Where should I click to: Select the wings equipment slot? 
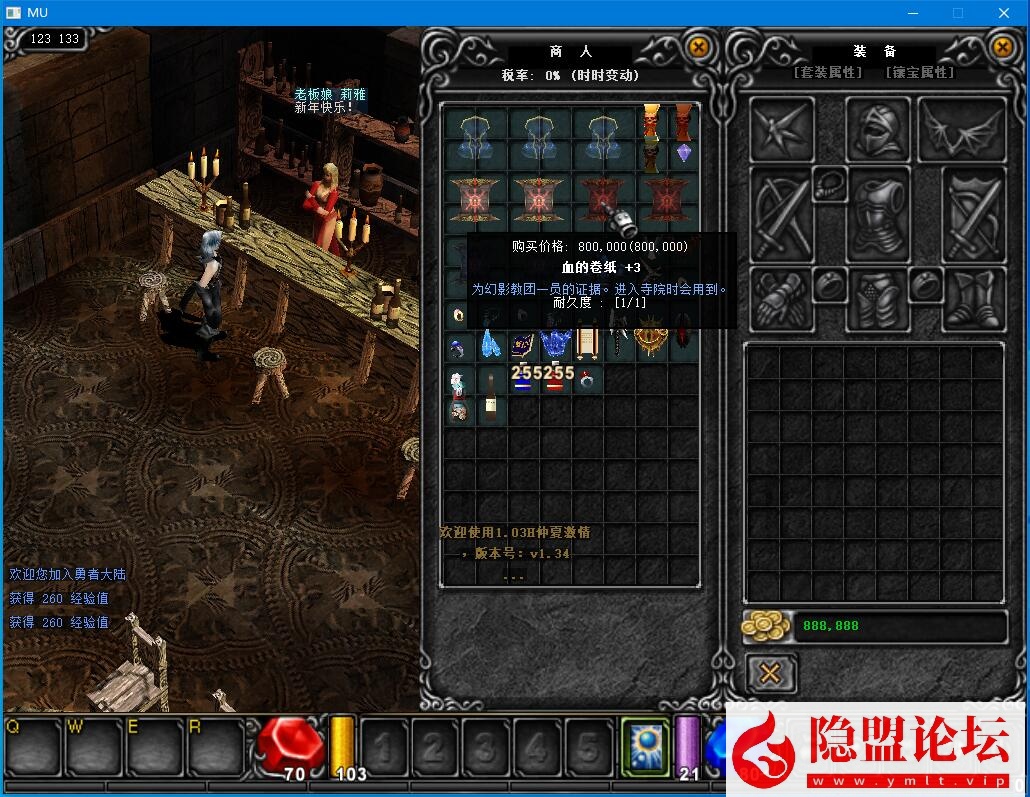point(961,130)
